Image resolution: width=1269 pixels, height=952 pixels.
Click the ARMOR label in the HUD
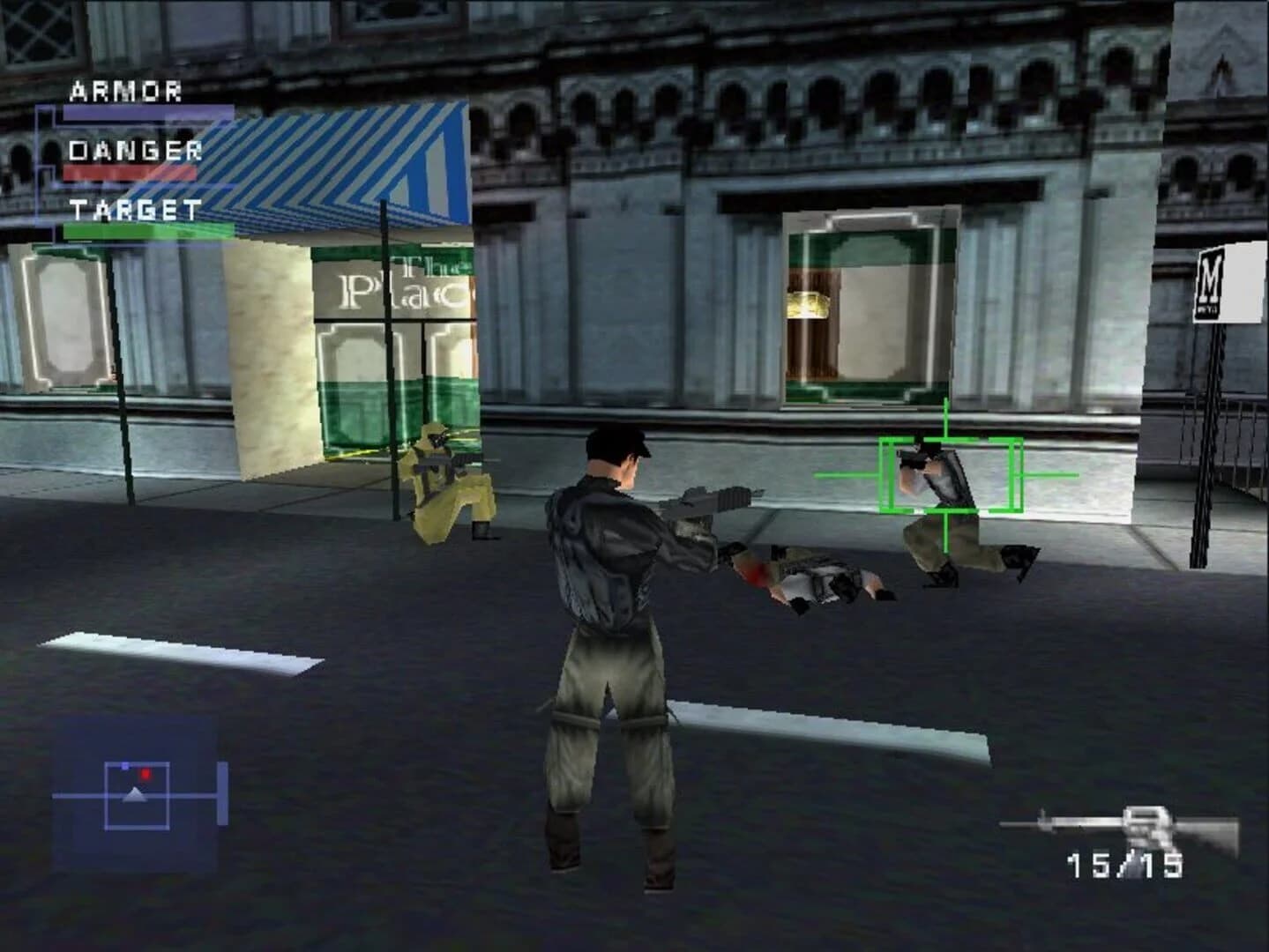125,91
